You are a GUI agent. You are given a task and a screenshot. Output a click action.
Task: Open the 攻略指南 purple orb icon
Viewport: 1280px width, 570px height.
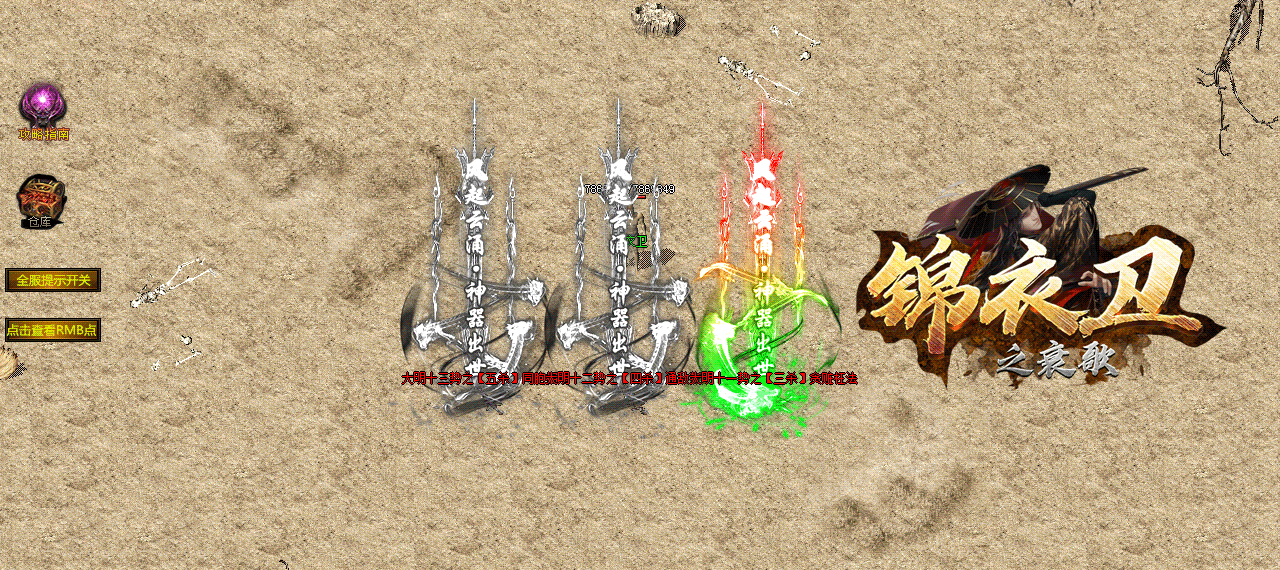[43, 106]
